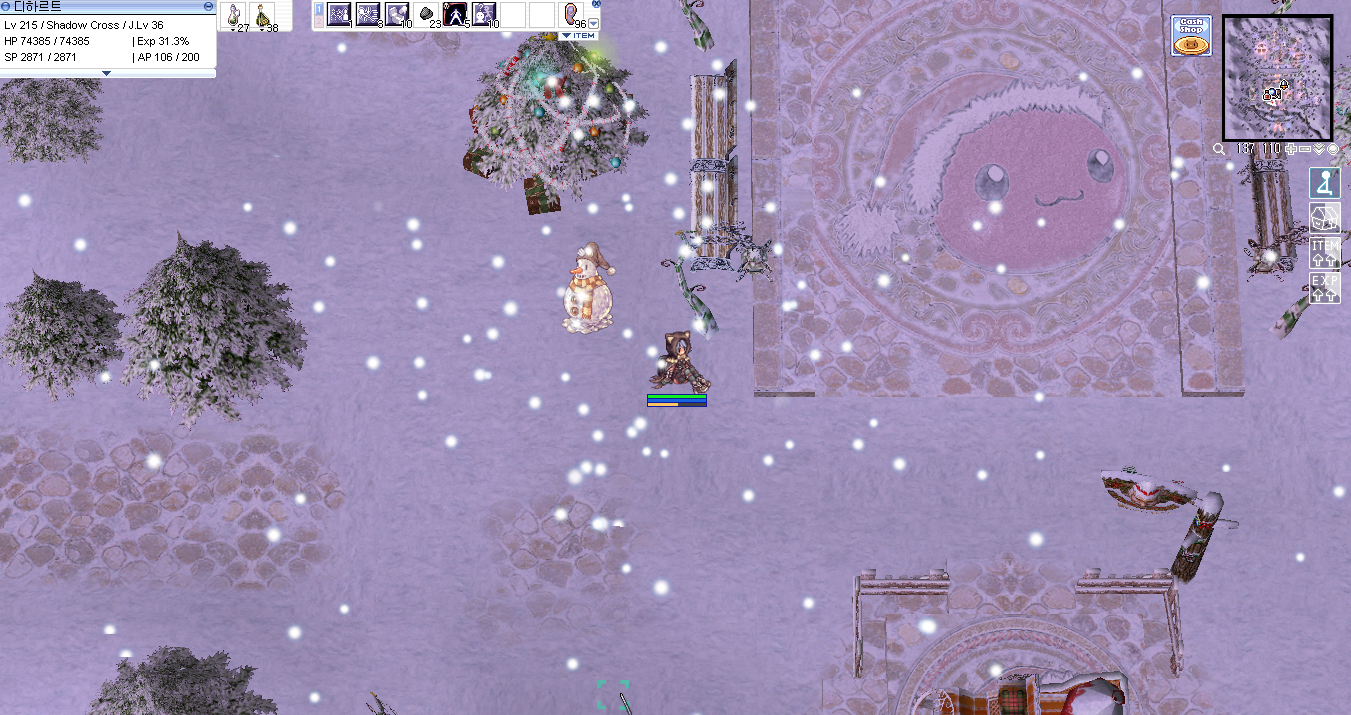Toggle the sitting pose status icon
The width and height of the screenshot is (1351, 715).
1325,183
